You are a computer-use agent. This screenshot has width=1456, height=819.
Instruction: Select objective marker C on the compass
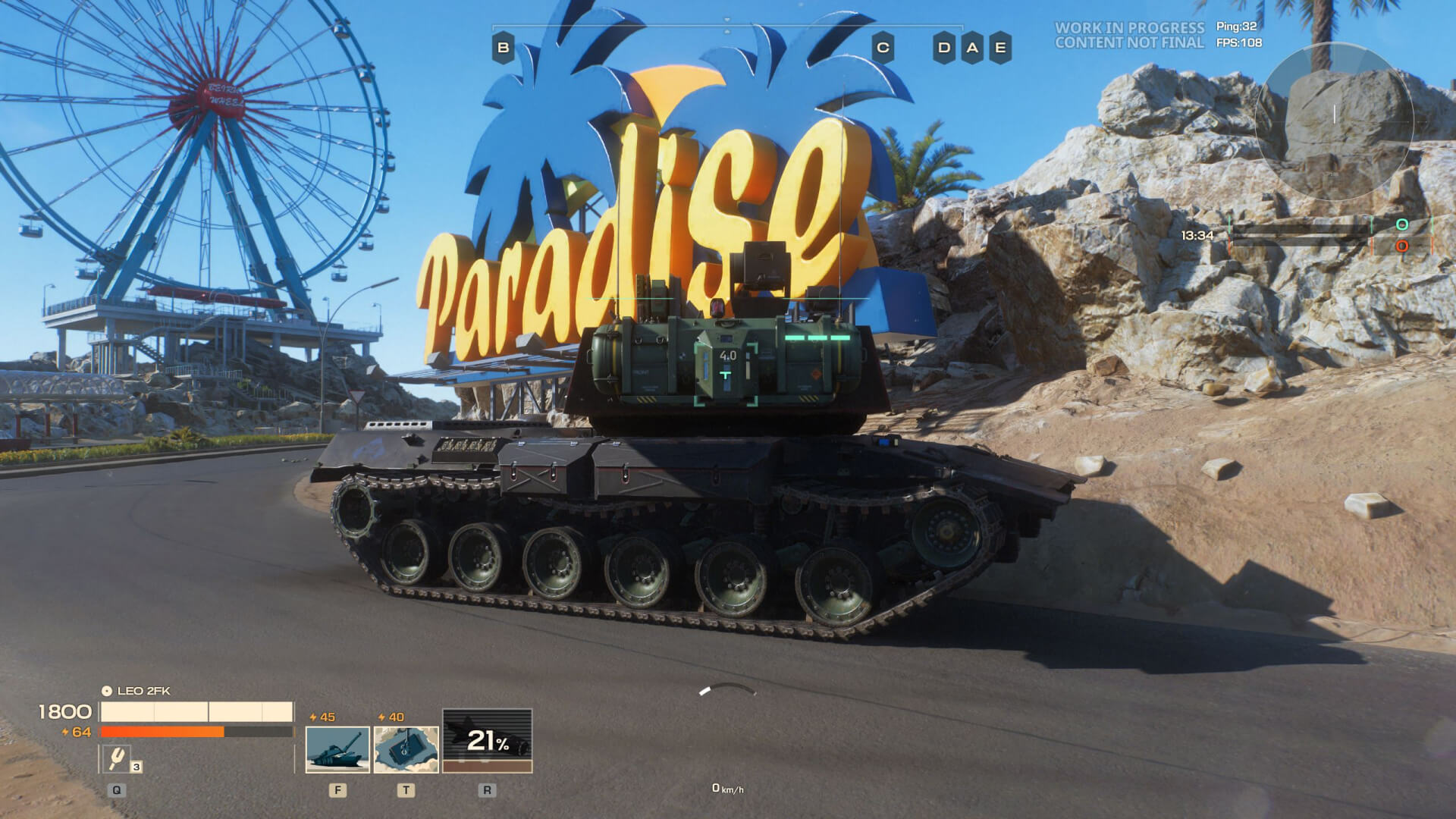point(883,48)
